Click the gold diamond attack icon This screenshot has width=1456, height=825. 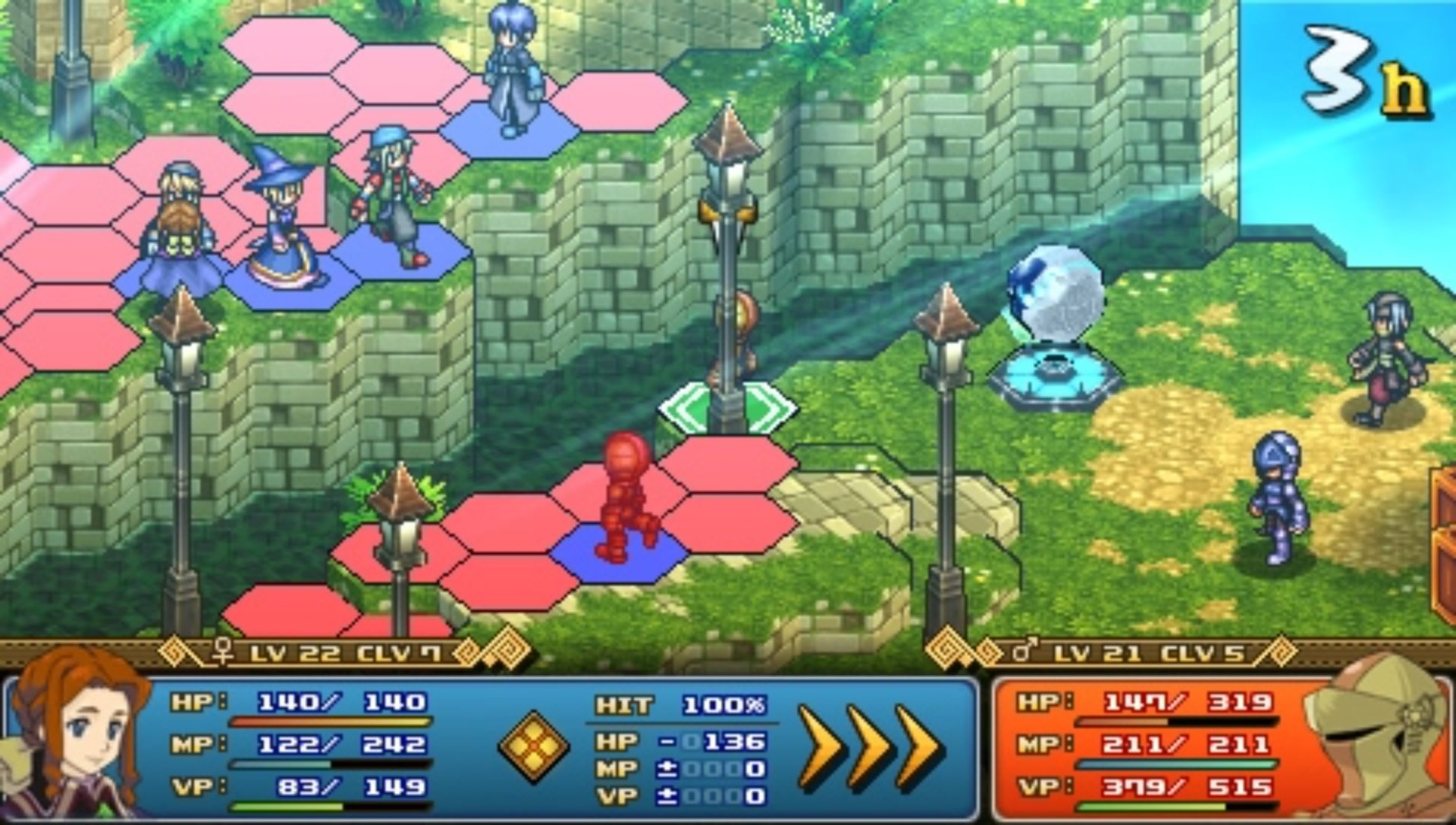pos(533,746)
